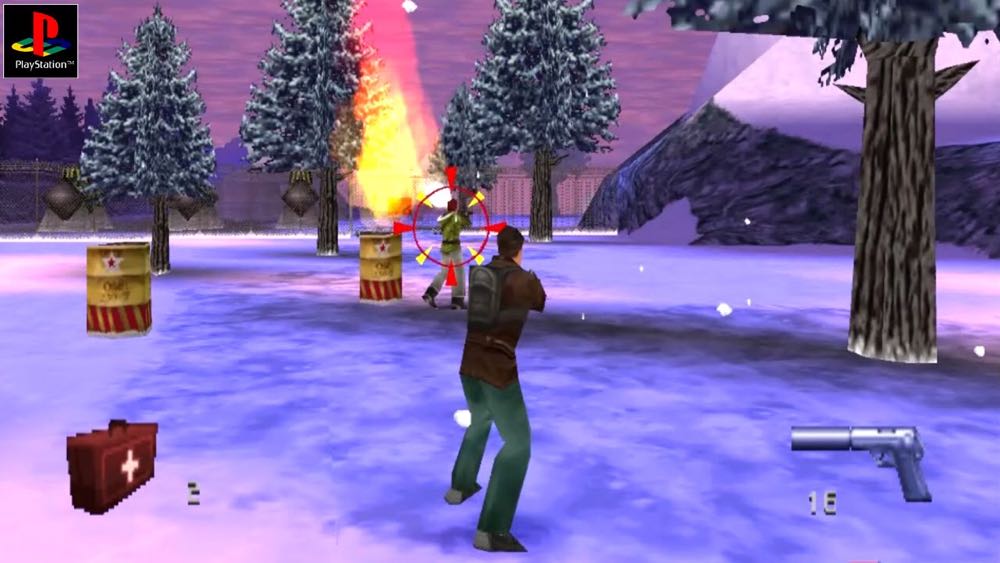
Task: Select the red medkit item icon
Action: (112, 466)
